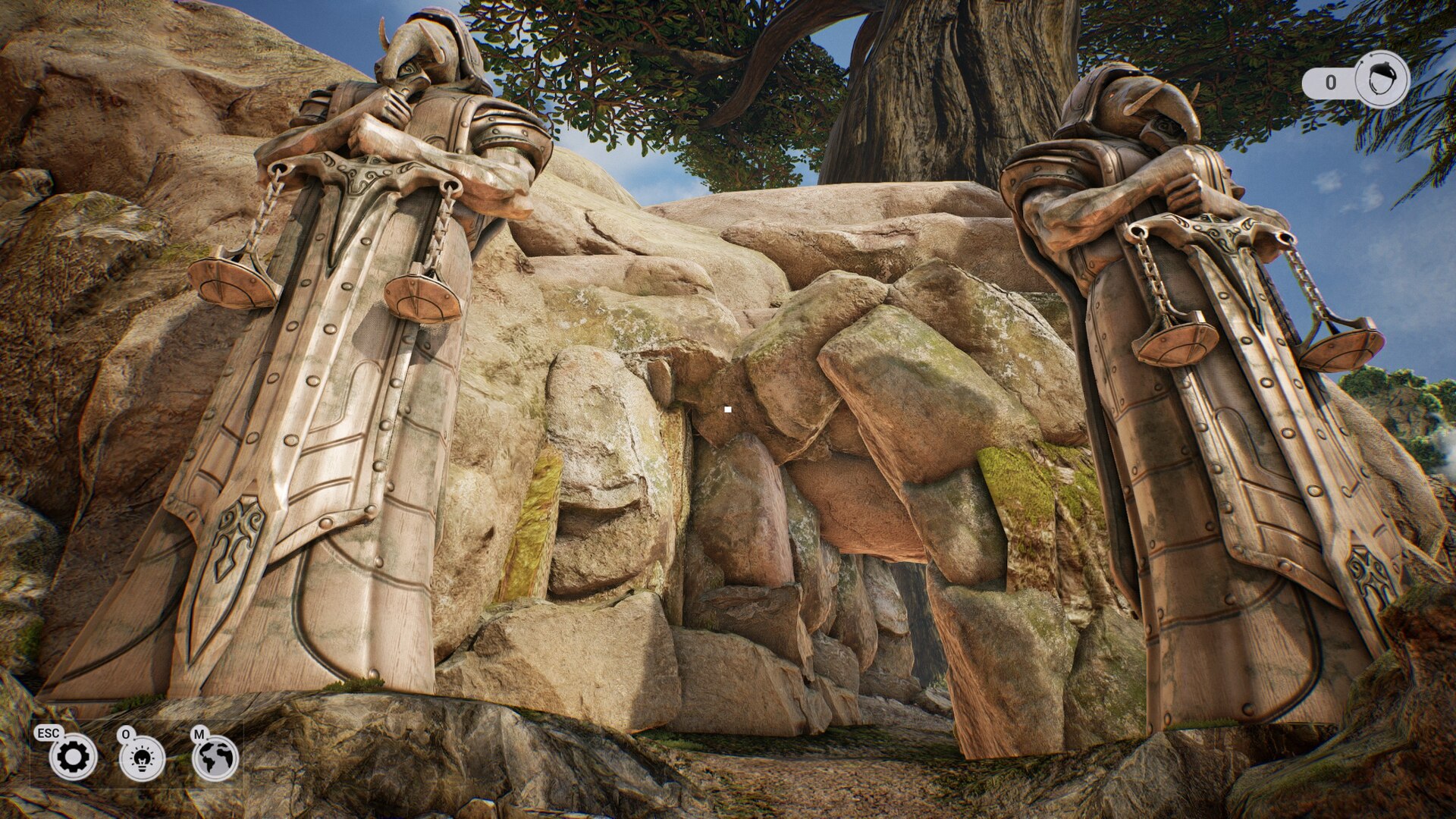Open the world map globe icon
The image size is (1456, 819).
(215, 758)
